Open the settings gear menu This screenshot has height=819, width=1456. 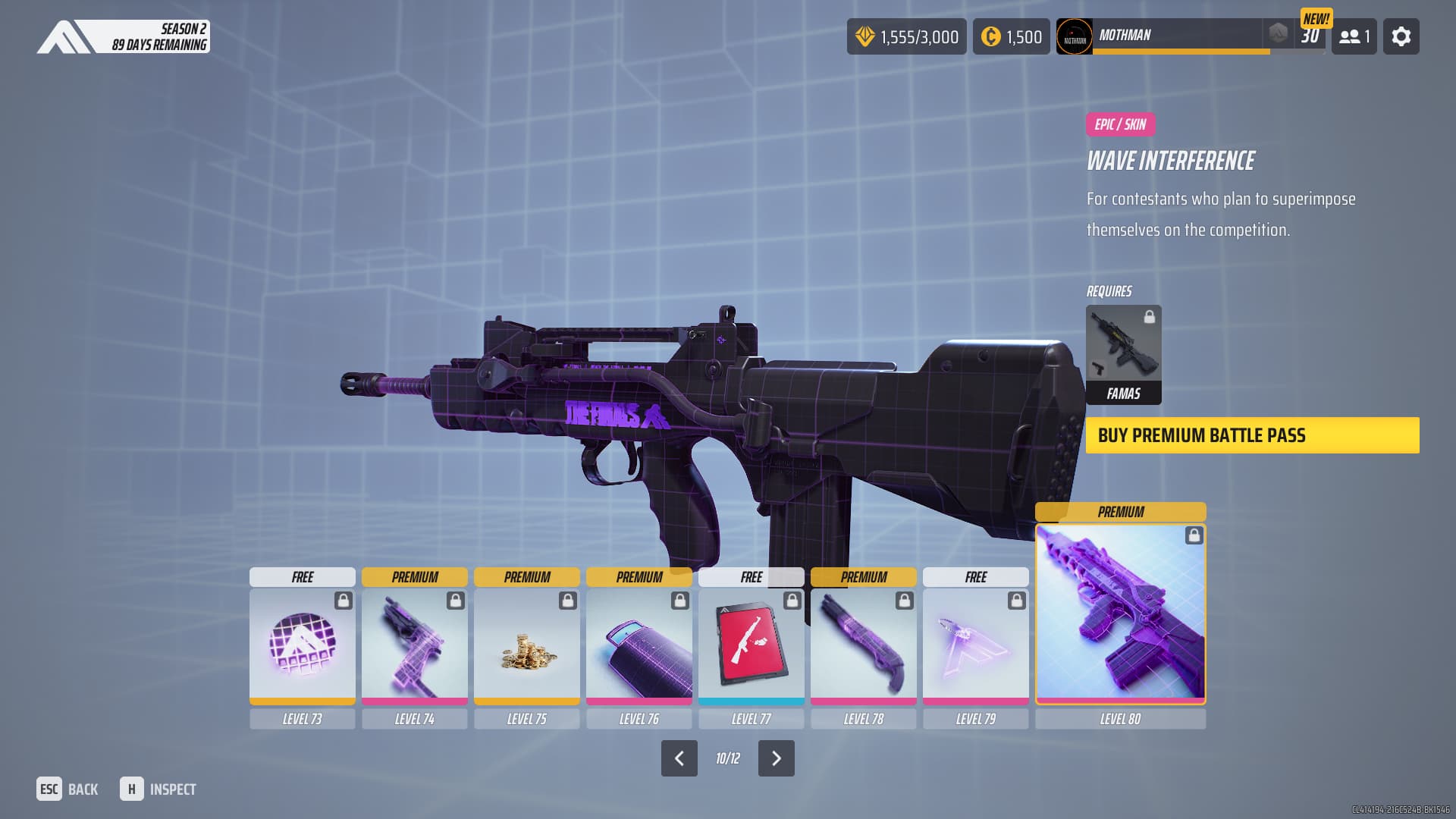(1401, 36)
